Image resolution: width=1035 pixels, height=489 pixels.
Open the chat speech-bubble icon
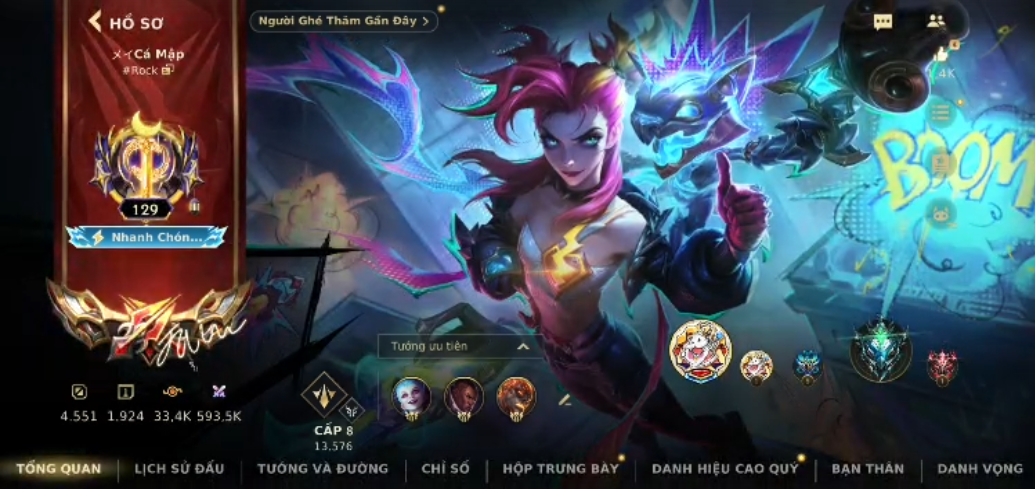pos(883,22)
